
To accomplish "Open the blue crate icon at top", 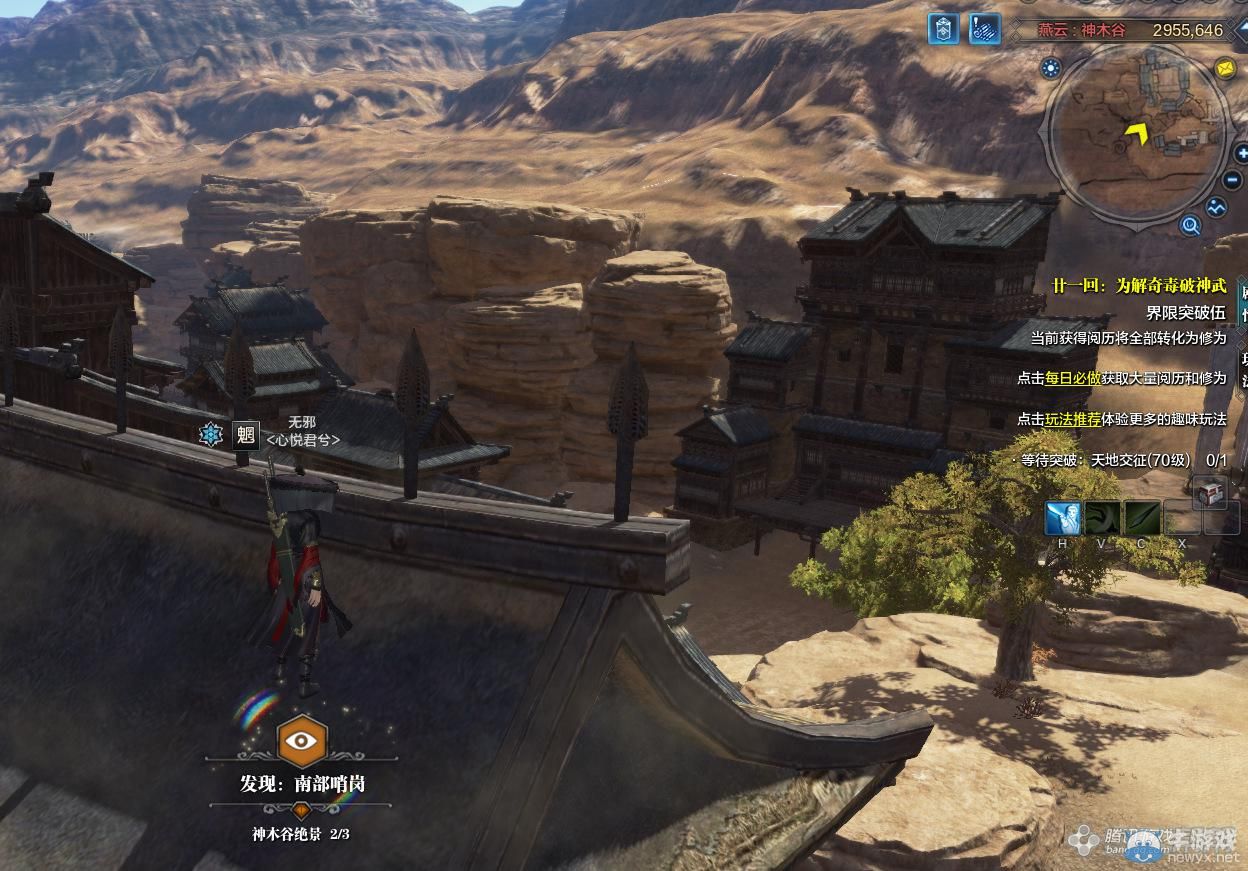I will click(942, 29).
